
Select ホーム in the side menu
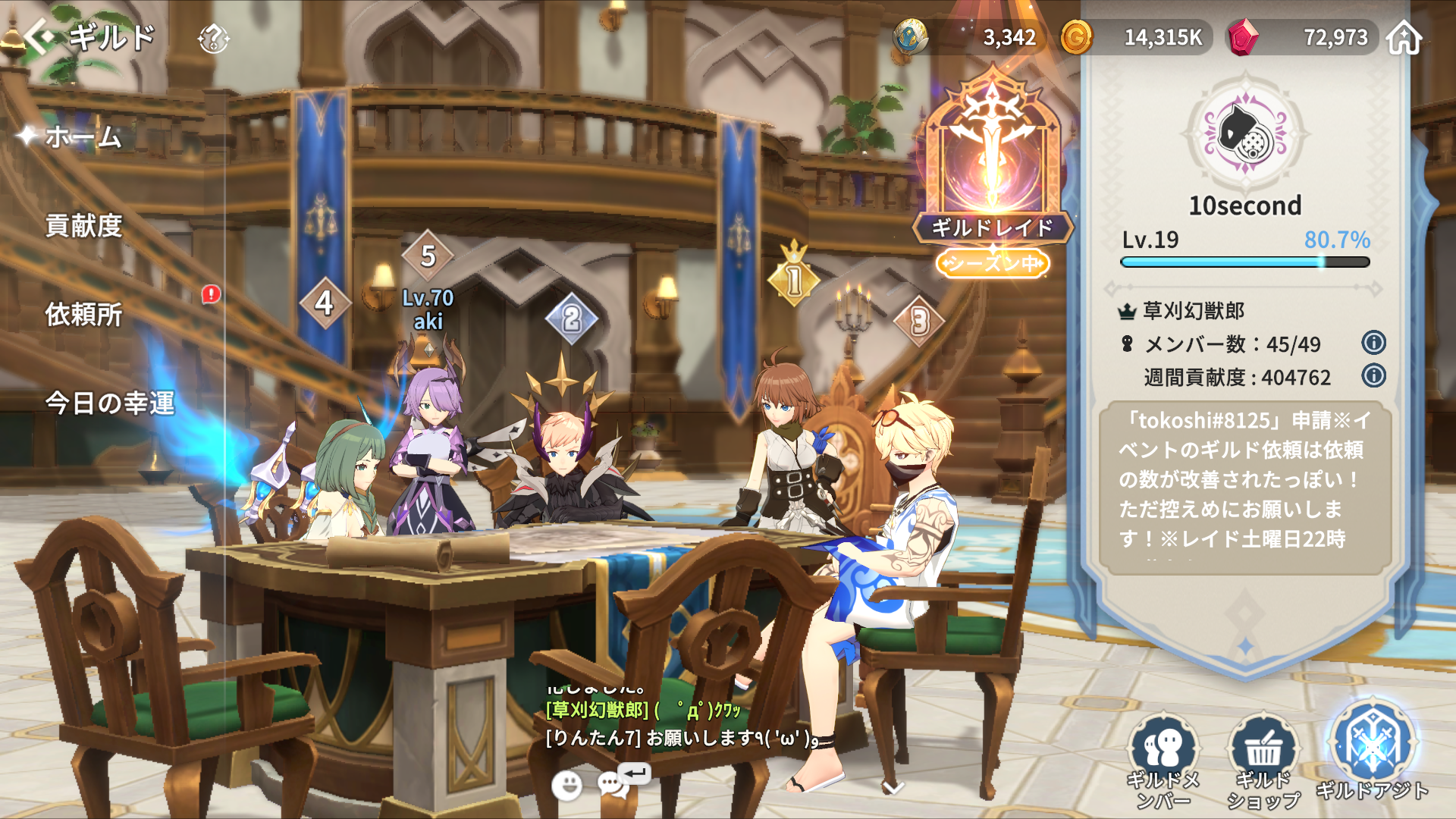click(83, 137)
